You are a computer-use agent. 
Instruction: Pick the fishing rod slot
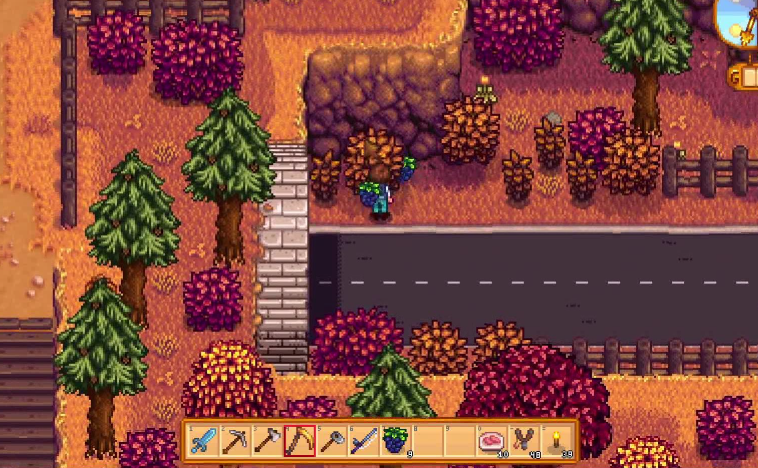(363, 440)
